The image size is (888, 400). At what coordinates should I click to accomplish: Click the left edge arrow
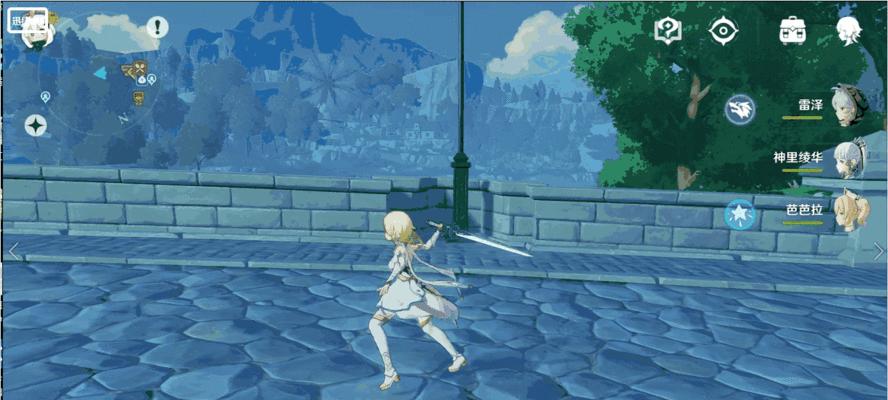13,250
